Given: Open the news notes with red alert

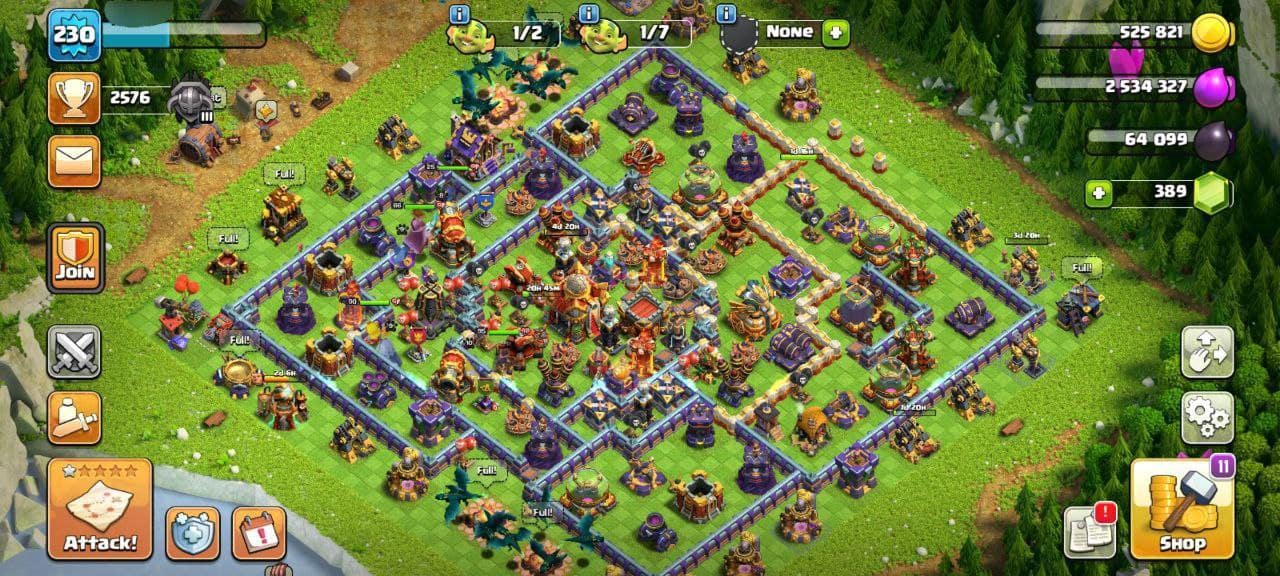Looking at the screenshot, I should pos(1090,530).
